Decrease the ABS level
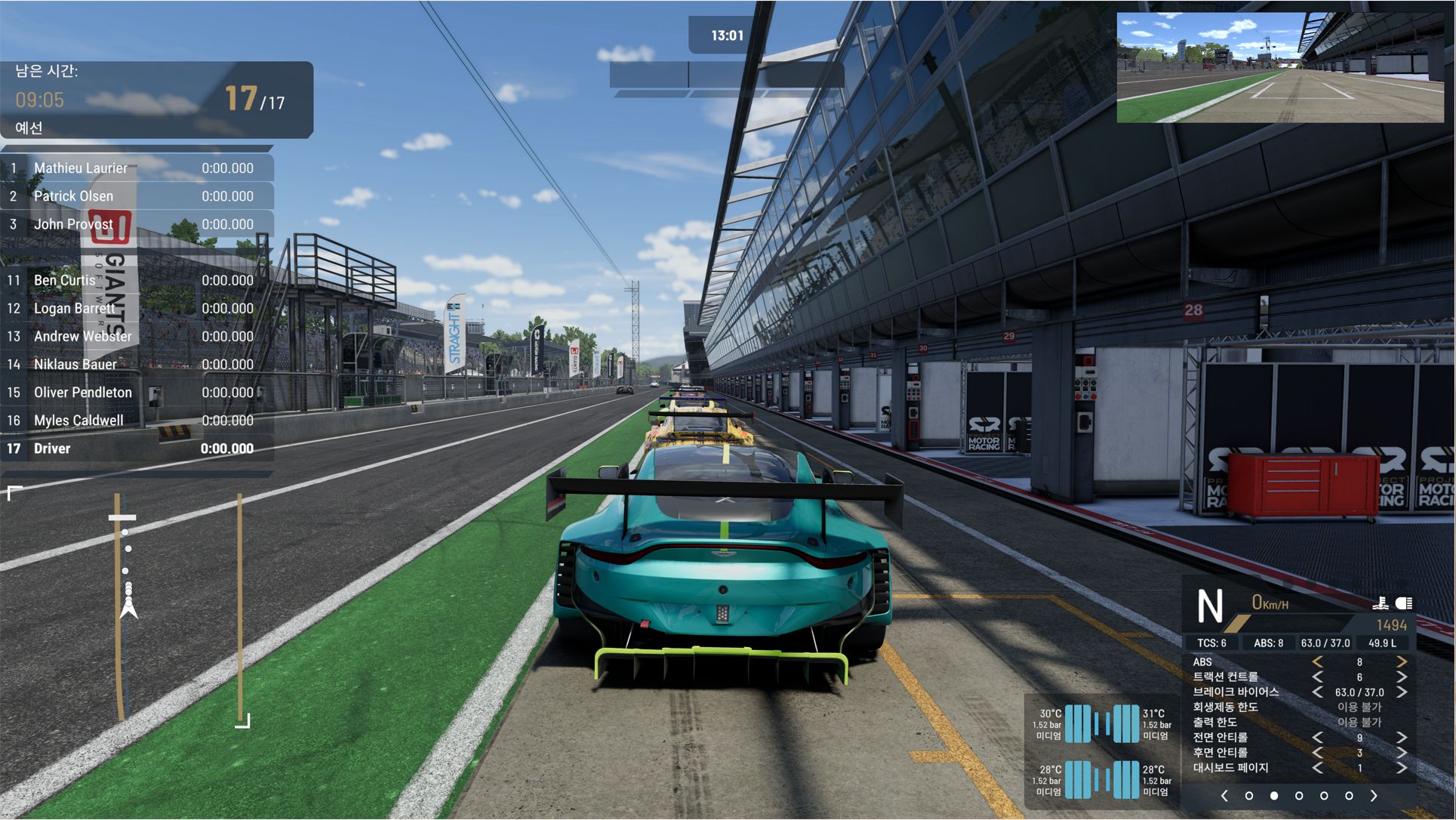Screen dimensions: 1456x820 [x=1318, y=662]
